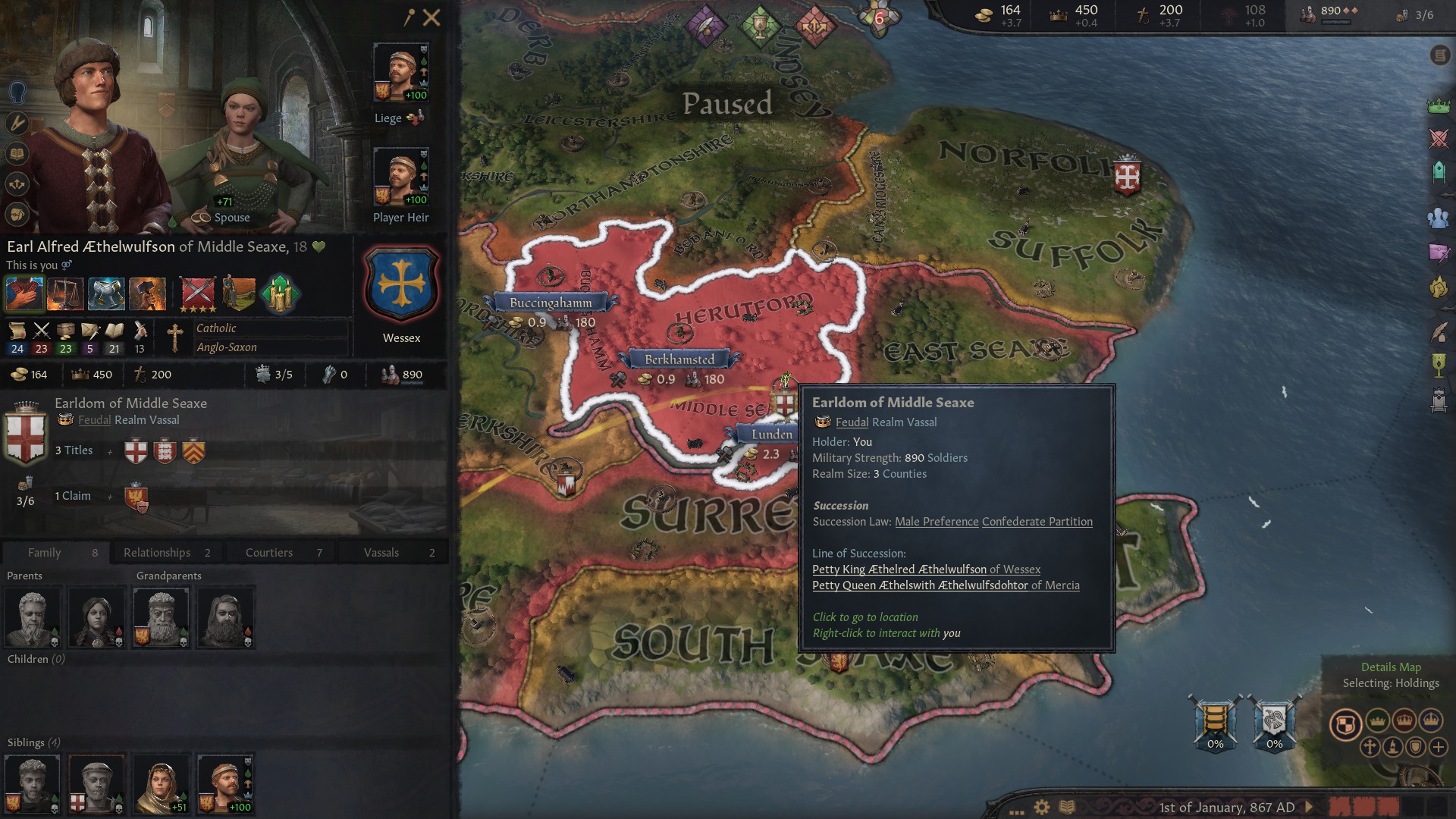This screenshot has height=819, width=1456.
Task: Open the 1 Claim title shield
Action: pos(136,497)
